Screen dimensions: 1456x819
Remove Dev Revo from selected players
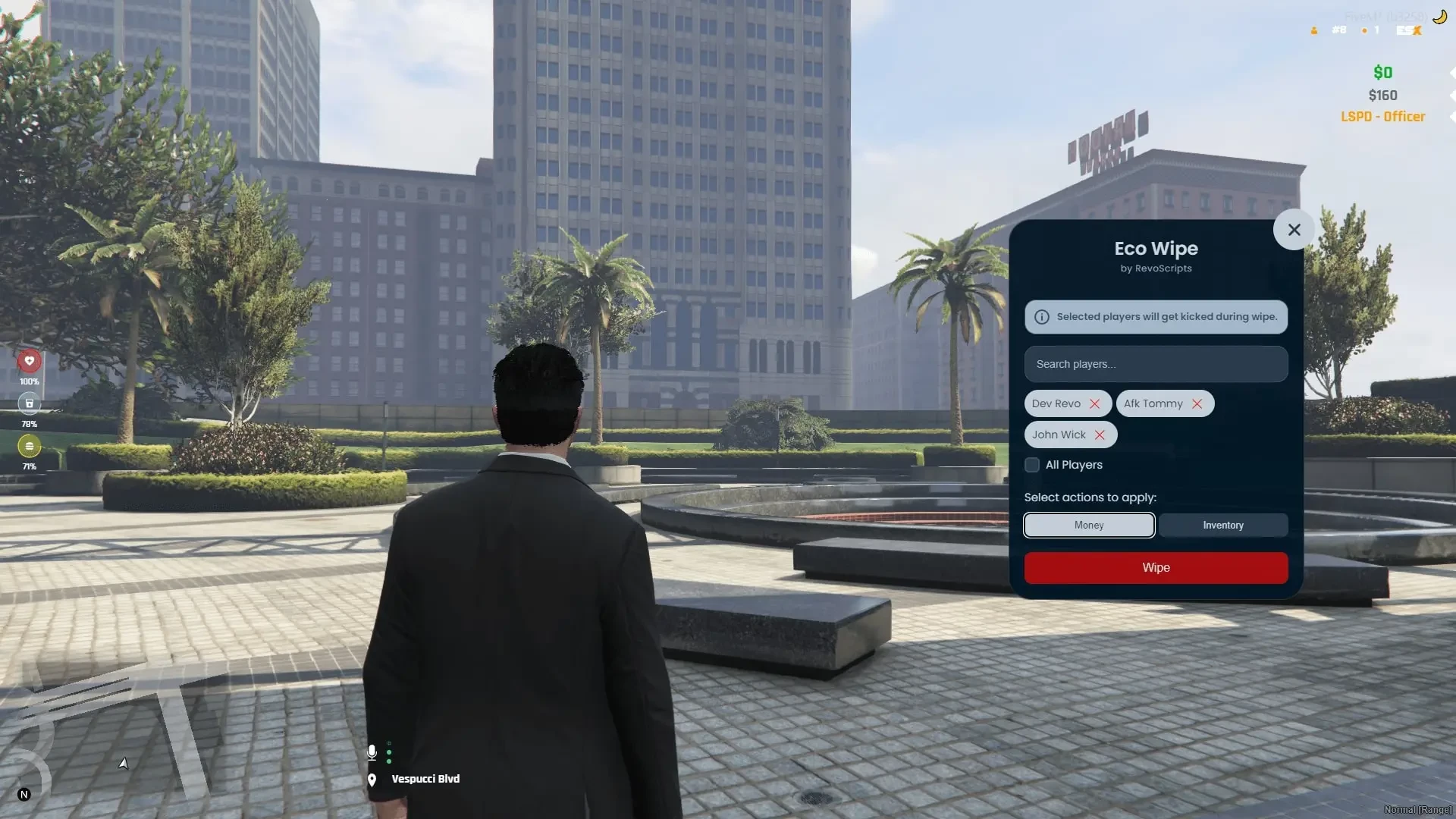coord(1094,404)
